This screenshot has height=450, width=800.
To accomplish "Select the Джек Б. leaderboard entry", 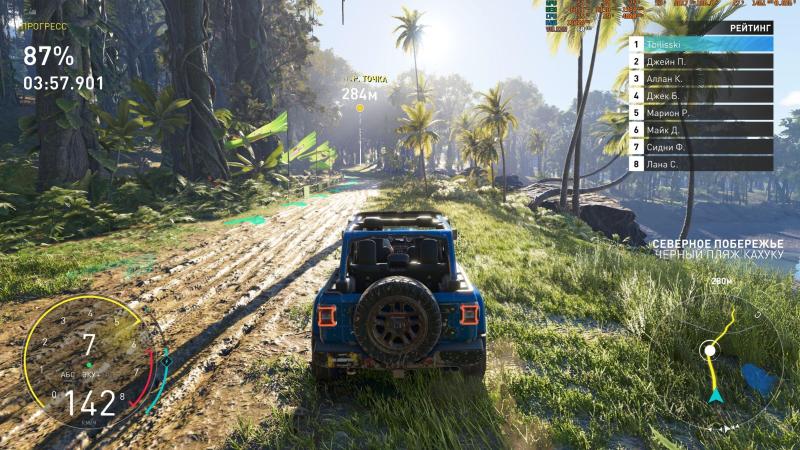I will coord(701,96).
